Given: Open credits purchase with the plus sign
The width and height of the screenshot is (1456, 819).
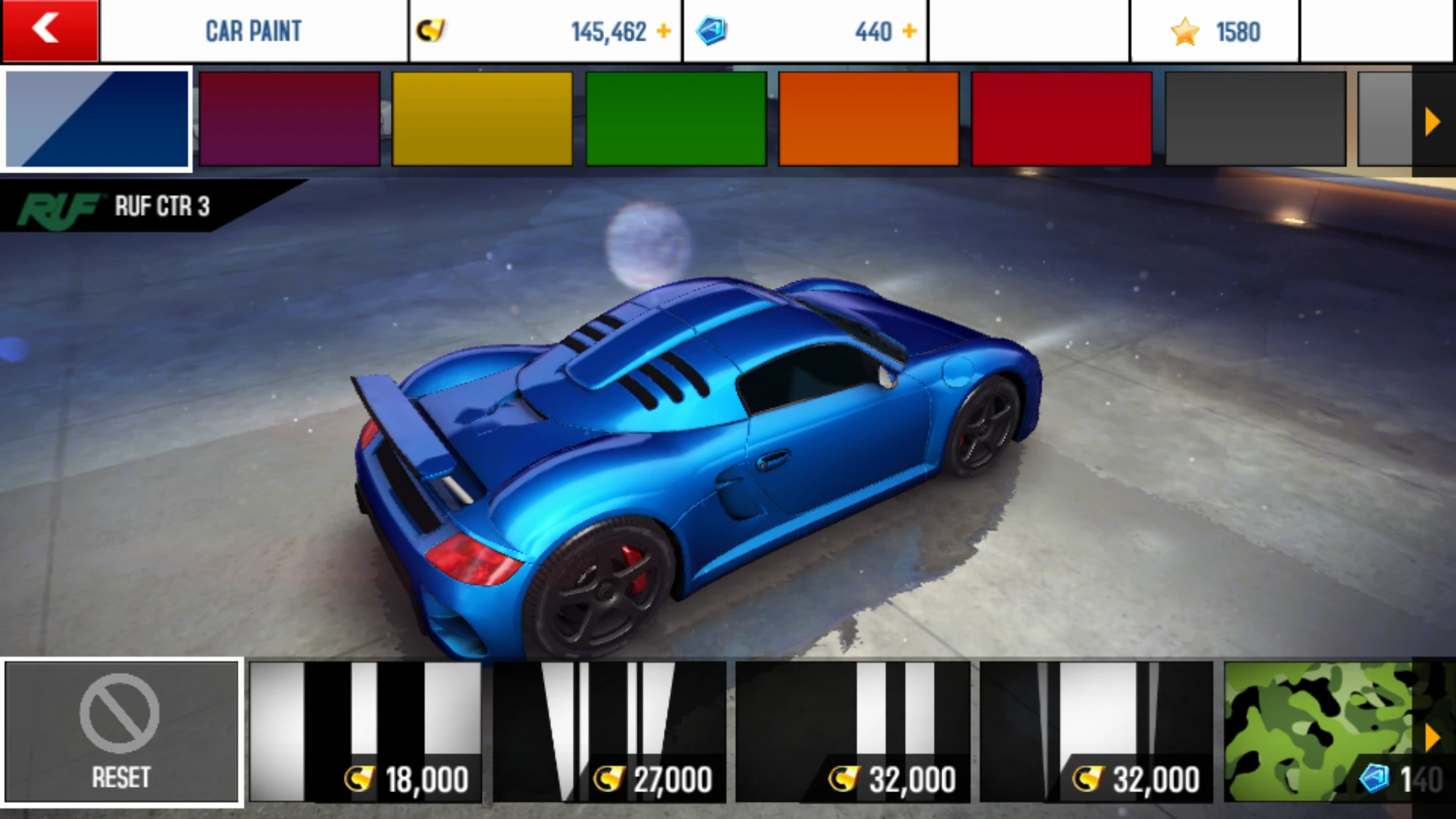Looking at the screenshot, I should click(x=664, y=30).
